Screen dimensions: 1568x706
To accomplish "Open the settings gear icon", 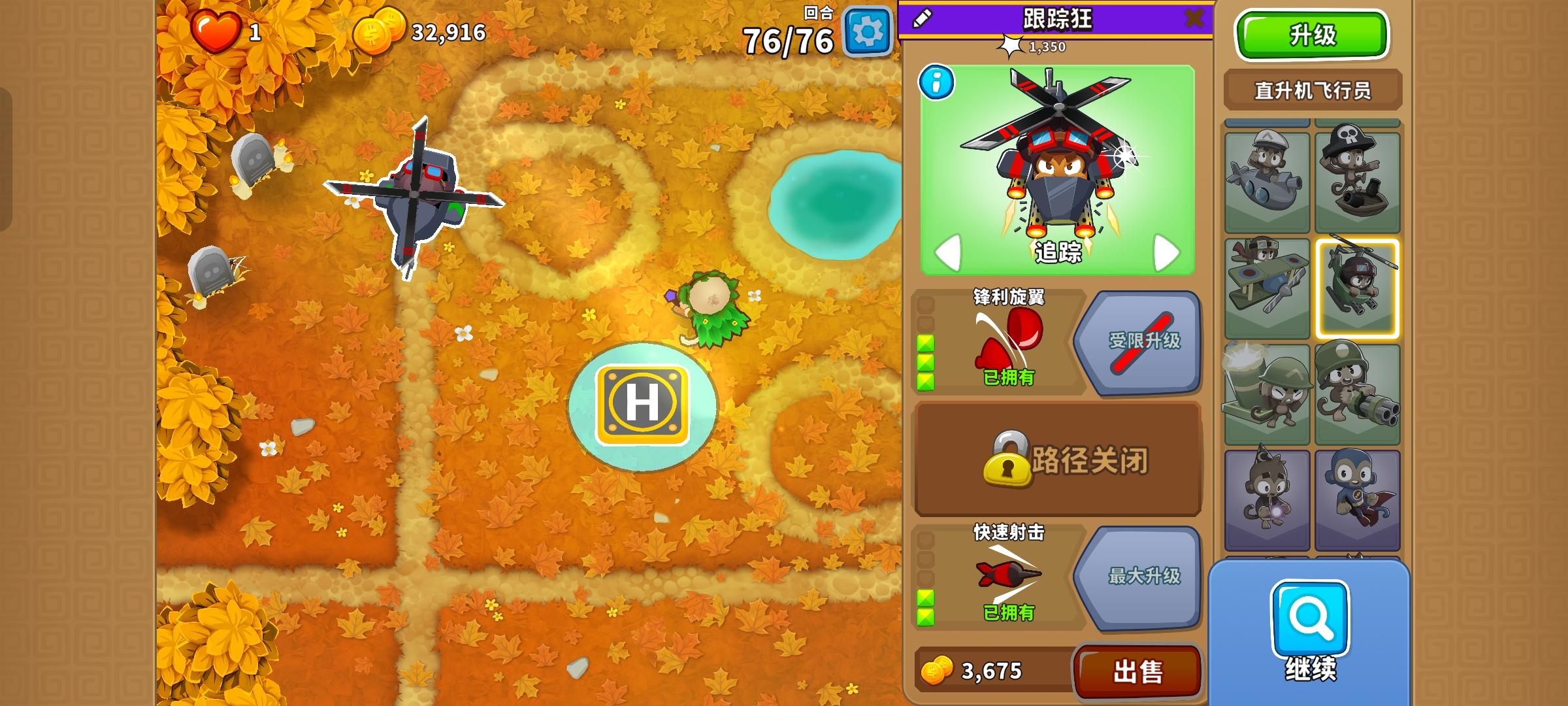I will (x=866, y=30).
